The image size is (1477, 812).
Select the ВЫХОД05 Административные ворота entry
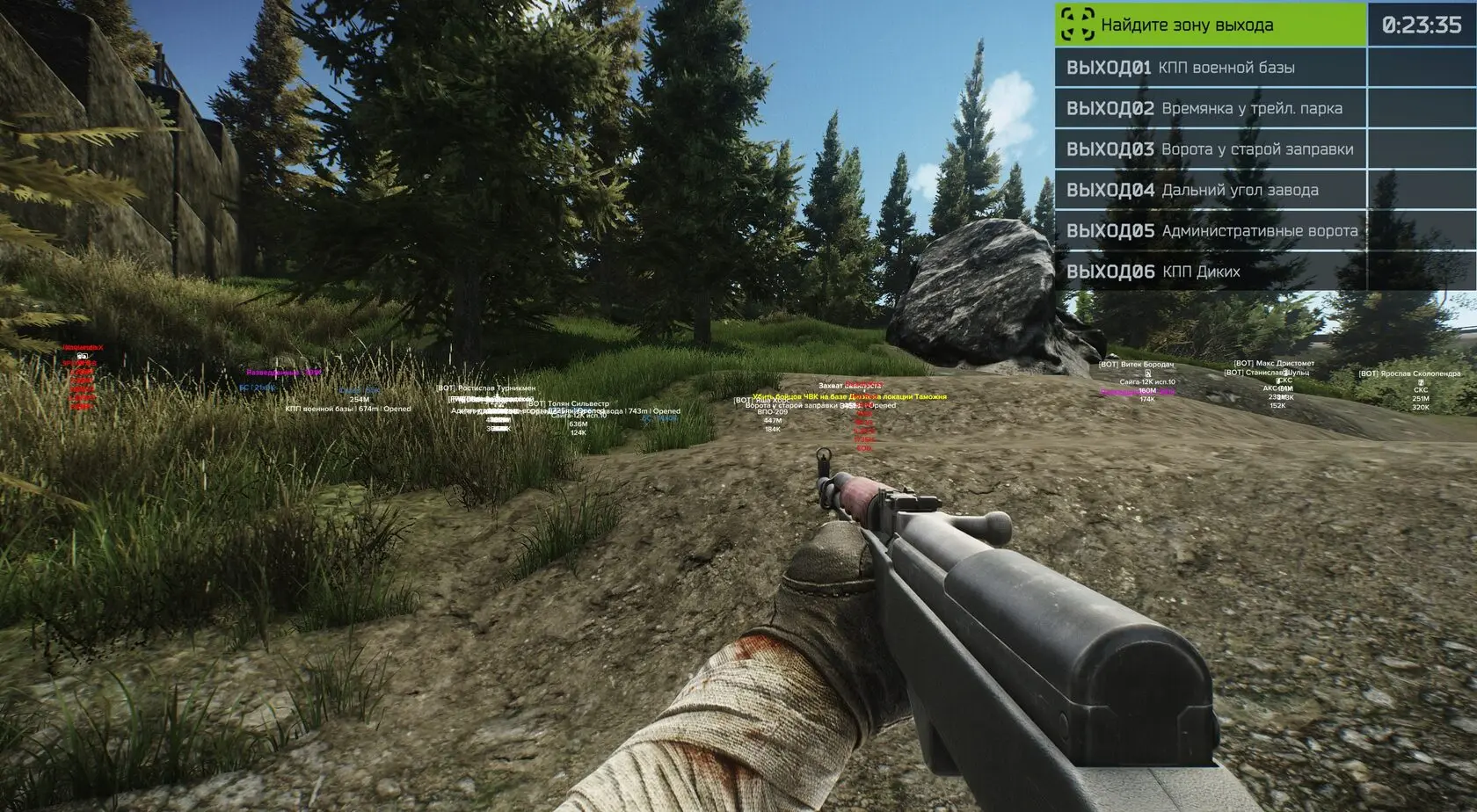pyautogui.click(x=1211, y=231)
